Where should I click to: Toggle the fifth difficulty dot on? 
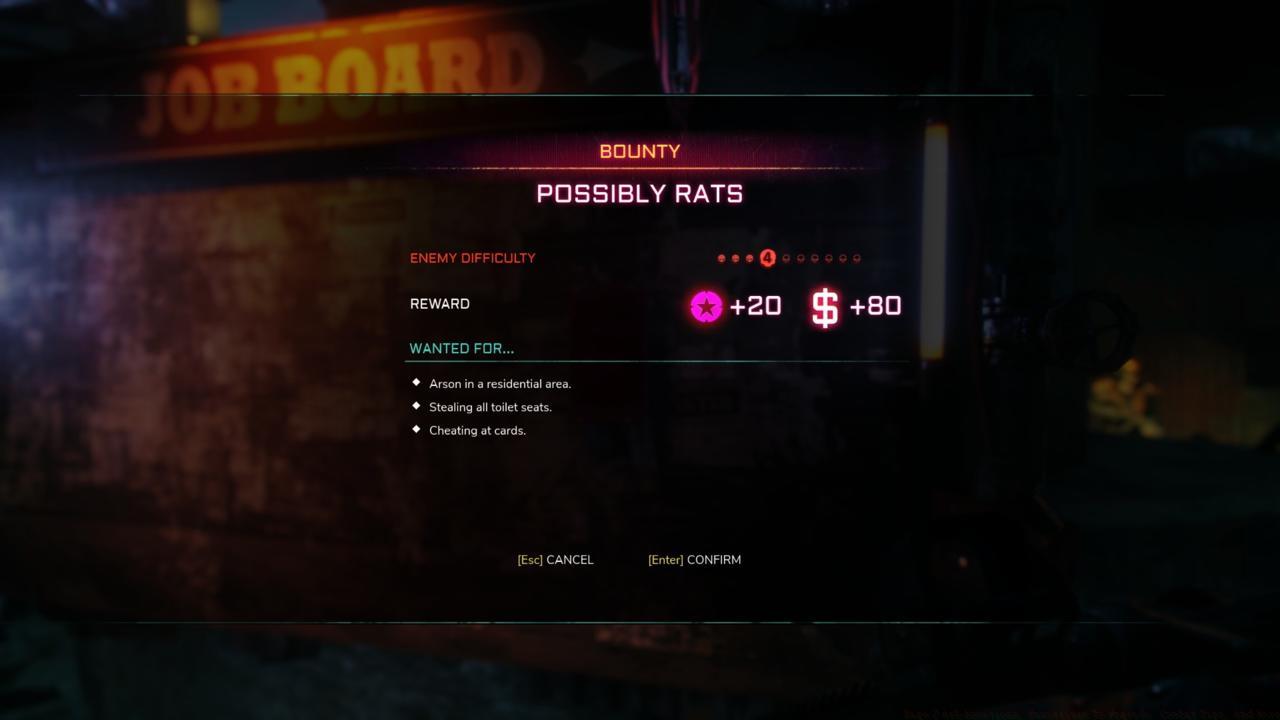[x=786, y=257]
